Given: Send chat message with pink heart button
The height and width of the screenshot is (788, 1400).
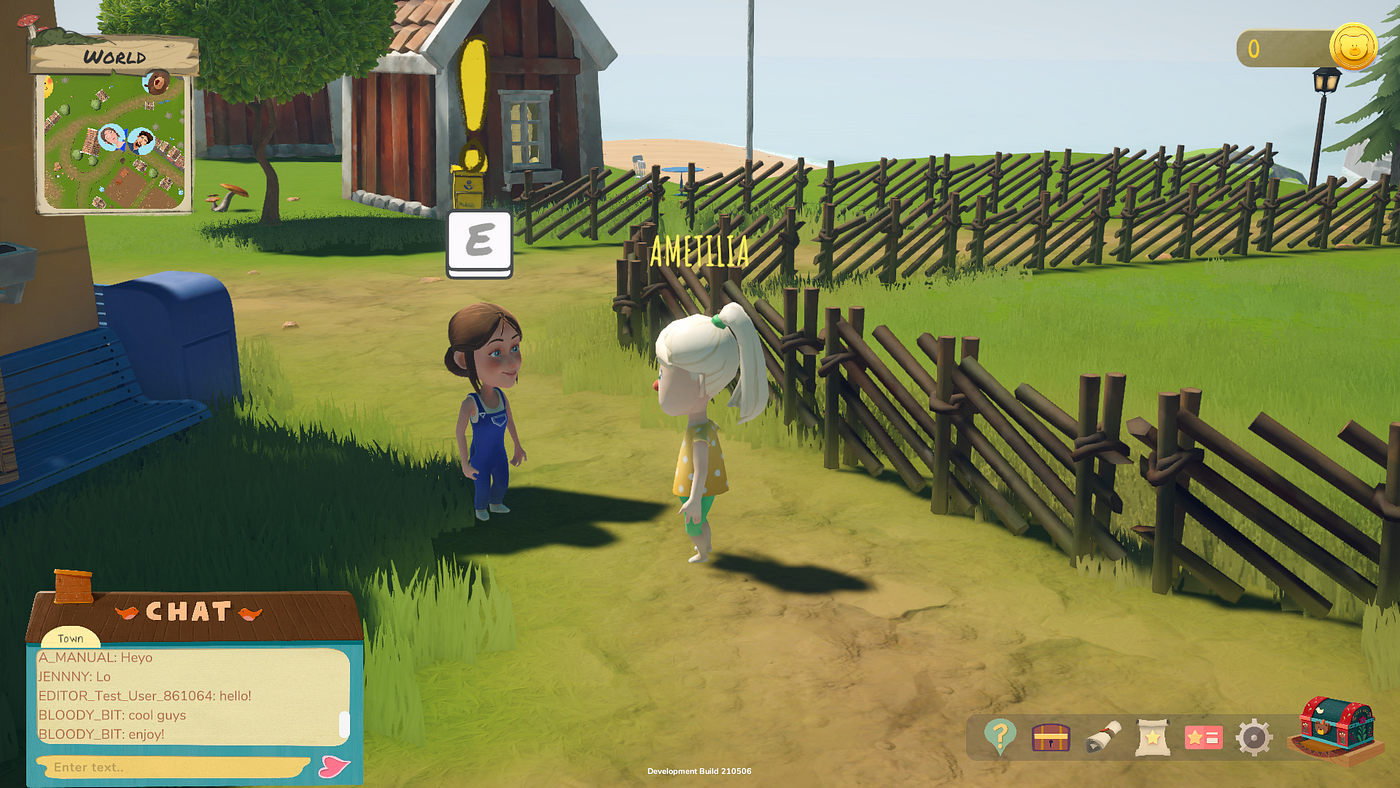Looking at the screenshot, I should (334, 767).
